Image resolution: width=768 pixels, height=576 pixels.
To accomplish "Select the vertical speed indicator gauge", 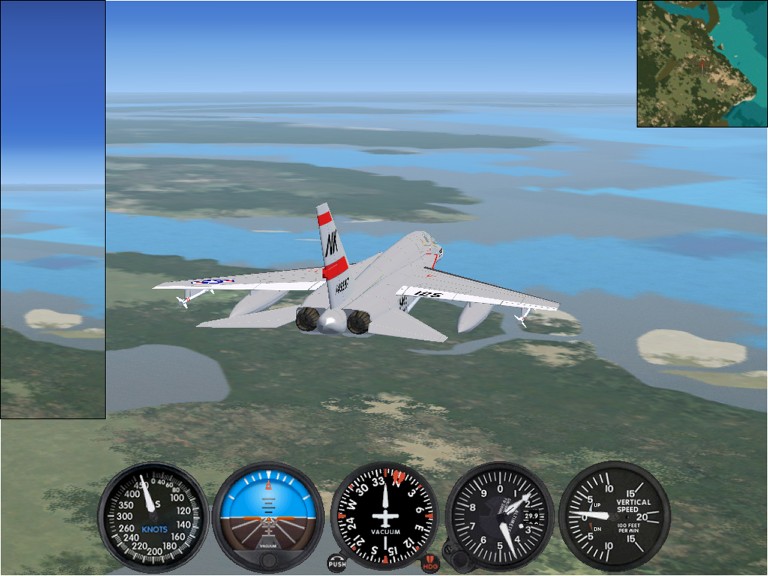I will coord(613,516).
